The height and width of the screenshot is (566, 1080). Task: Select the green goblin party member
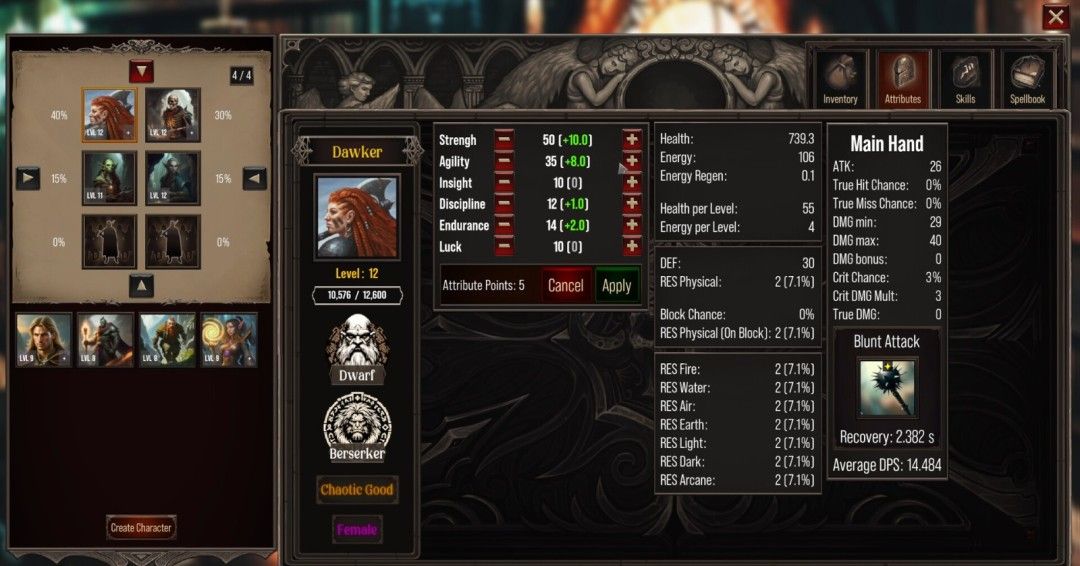point(109,178)
